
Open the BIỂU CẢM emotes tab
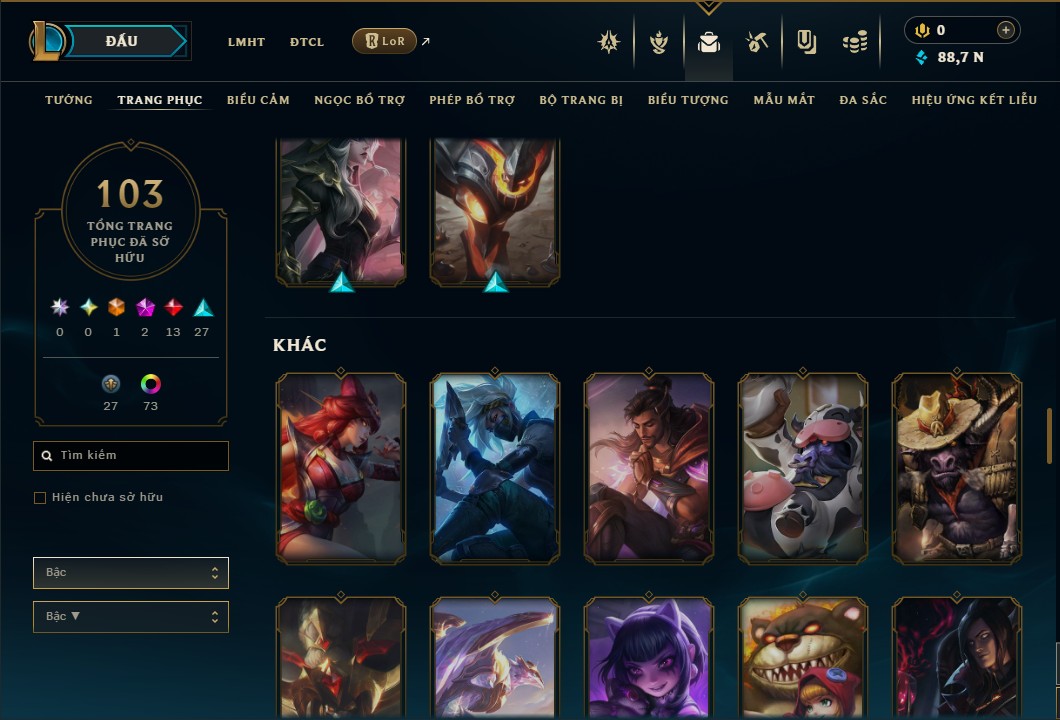tap(258, 100)
